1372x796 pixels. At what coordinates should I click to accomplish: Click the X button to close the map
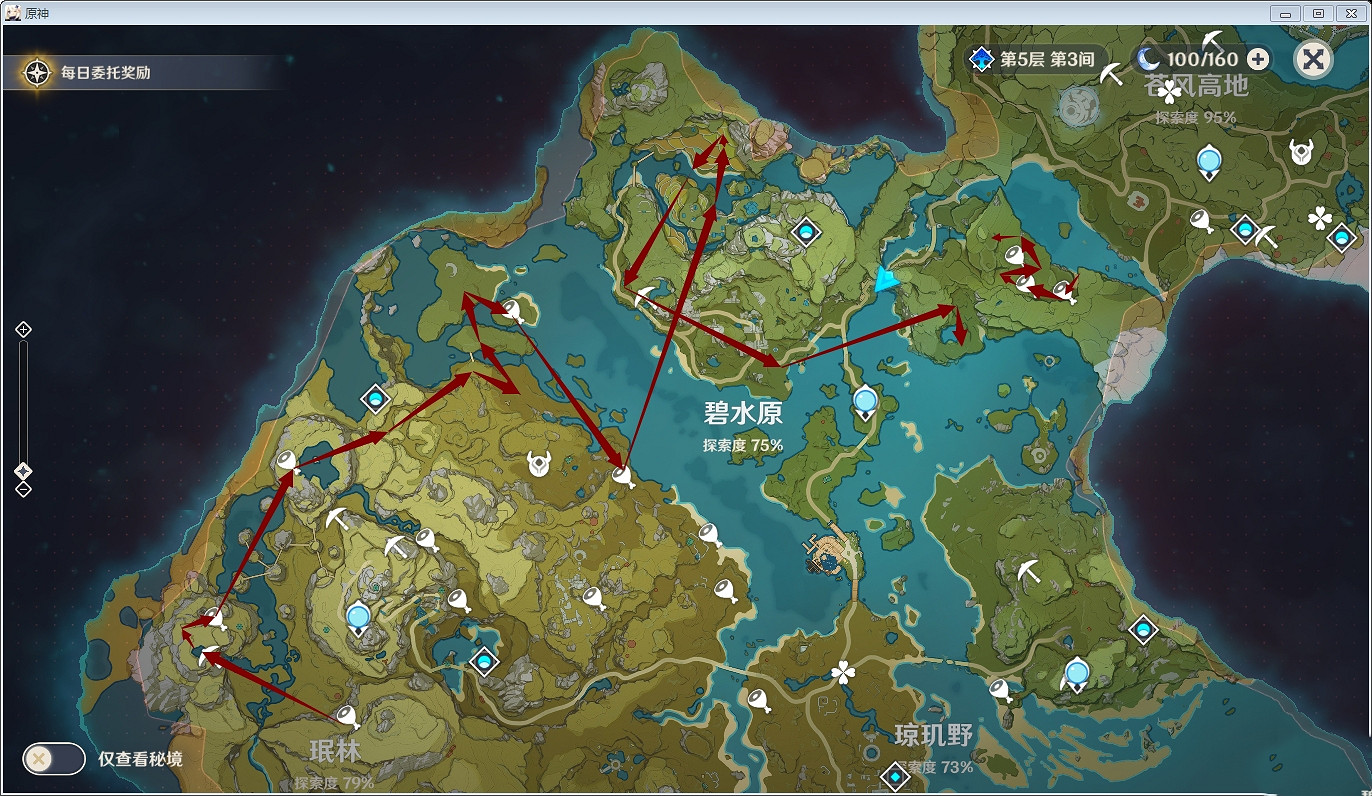[1314, 59]
